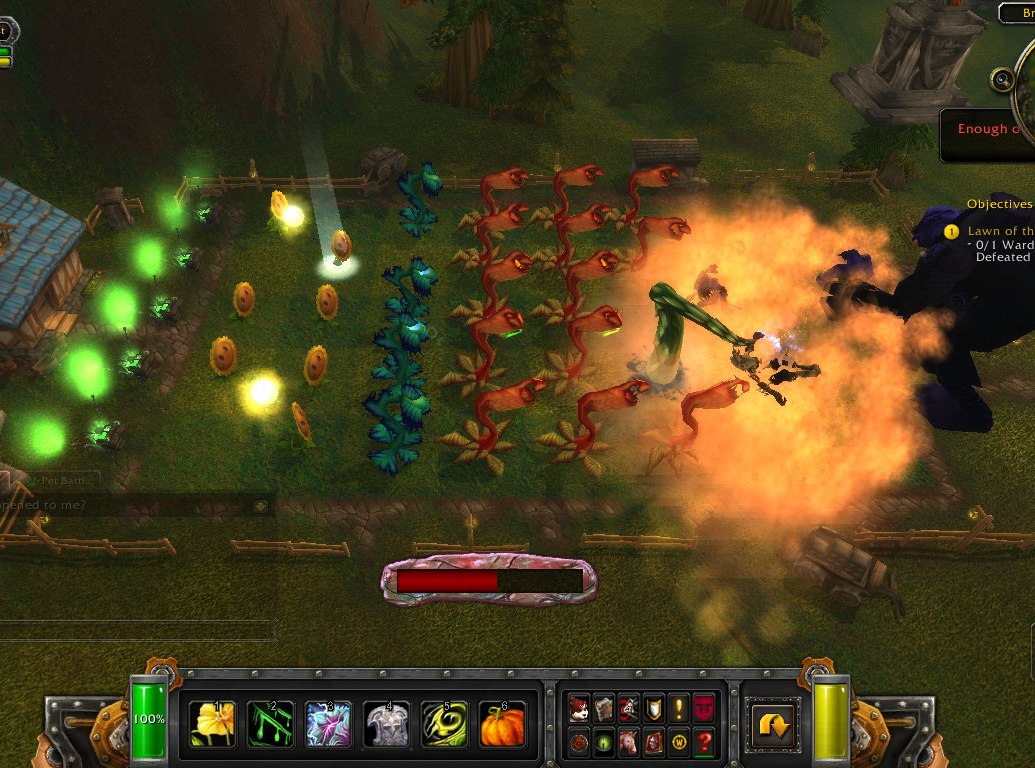
Task: Open the shop gold W coin icon
Action: click(x=679, y=743)
